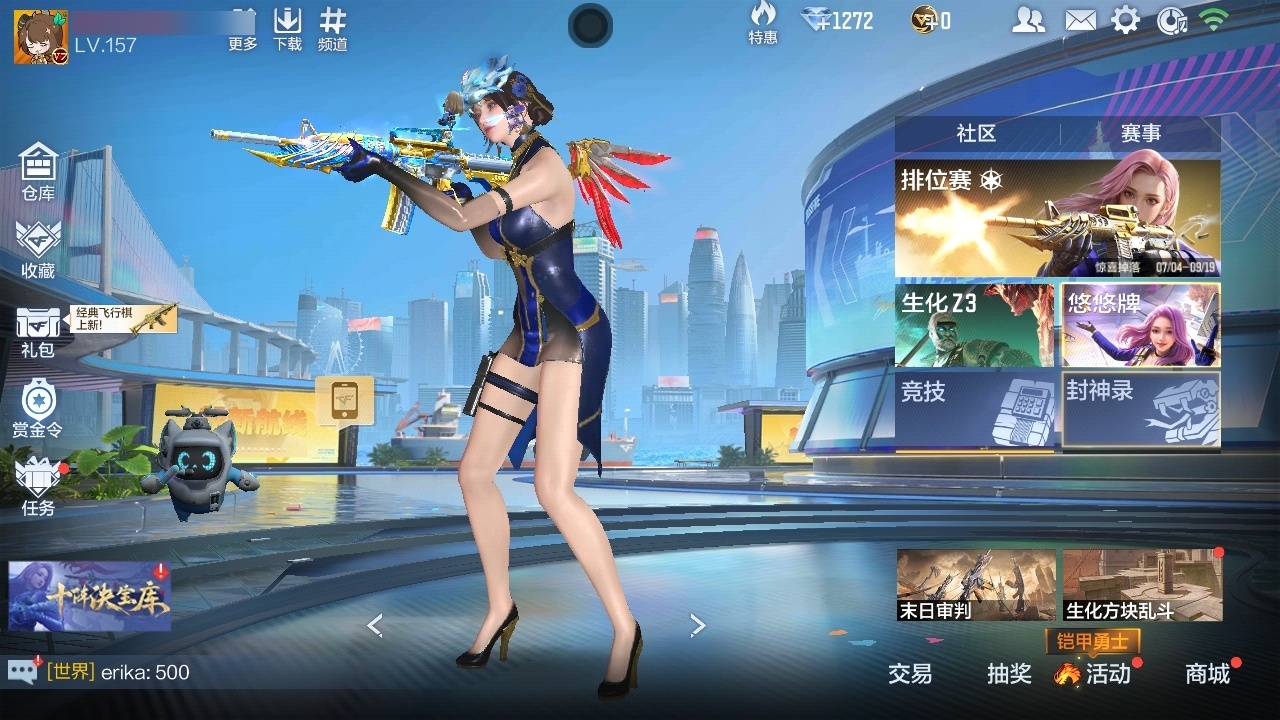Switch to the 社区 community tab

pos(976,134)
